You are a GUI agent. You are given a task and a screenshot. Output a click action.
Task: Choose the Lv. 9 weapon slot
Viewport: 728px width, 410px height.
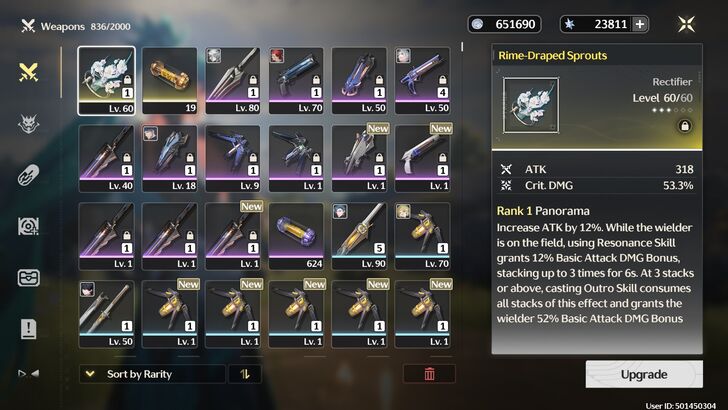click(x=234, y=156)
